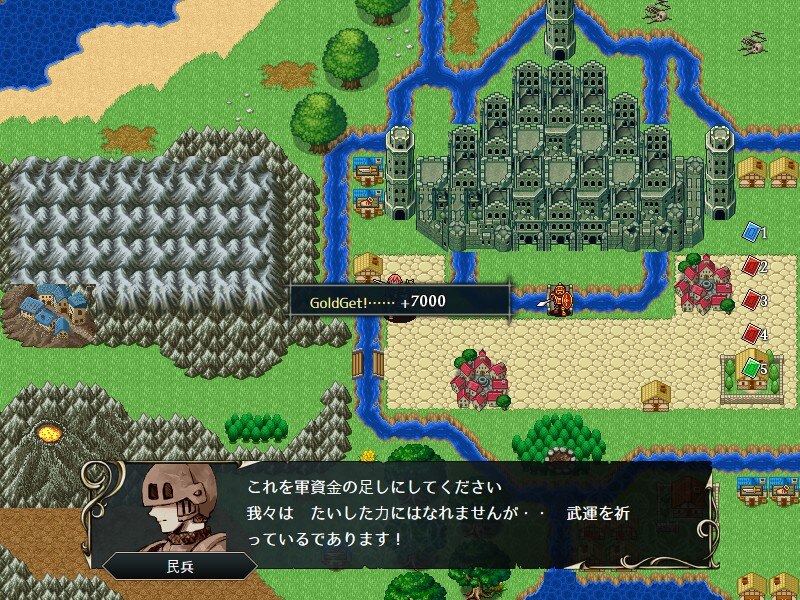Select the red card numbered 4
Screen dimensions: 800x600
pyautogui.click(x=752, y=334)
